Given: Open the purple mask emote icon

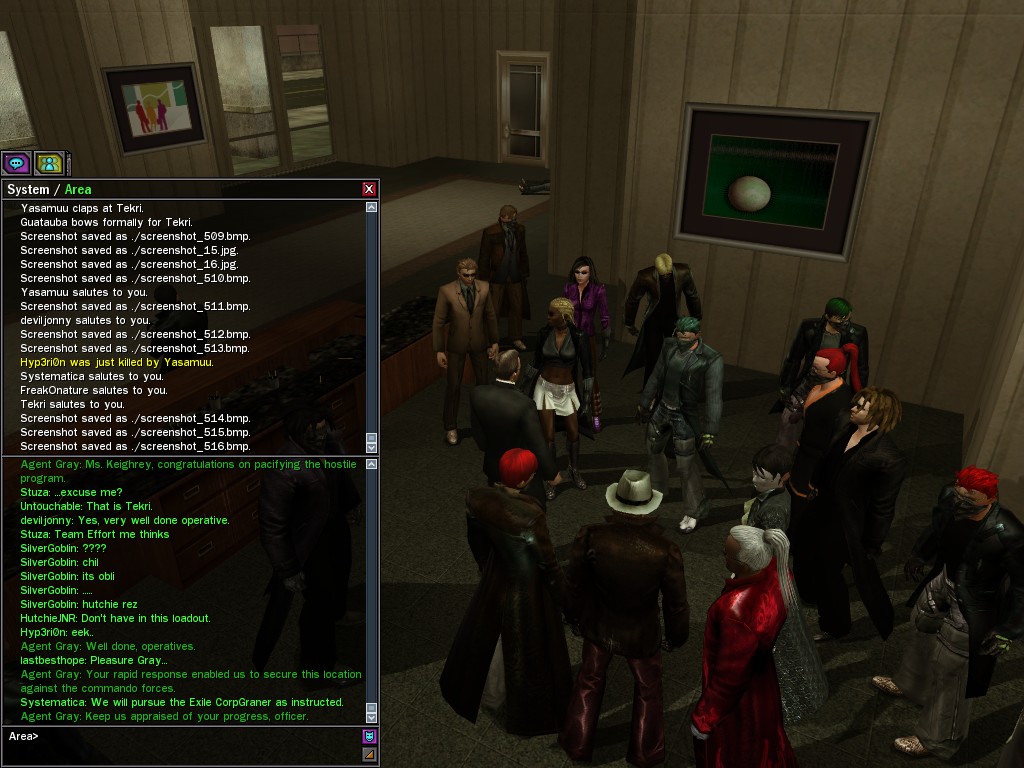Looking at the screenshot, I should click(x=369, y=737).
